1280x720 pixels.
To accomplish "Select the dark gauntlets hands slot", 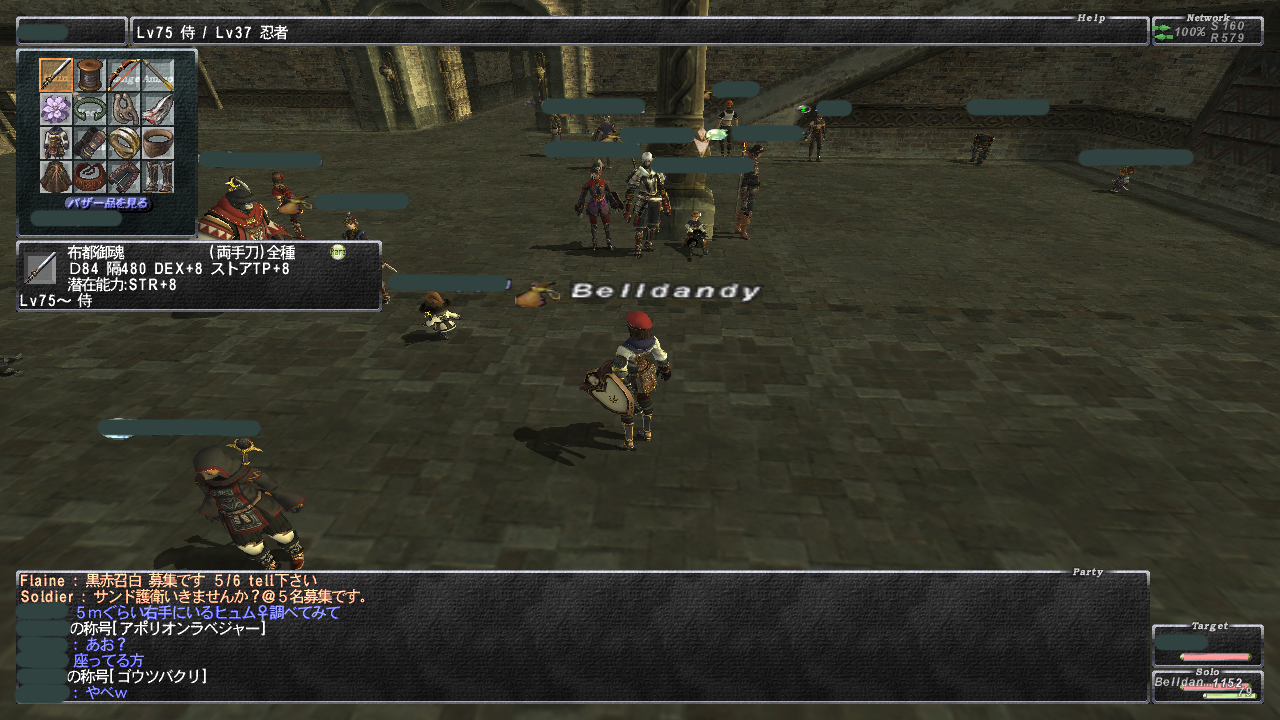I will (x=90, y=143).
